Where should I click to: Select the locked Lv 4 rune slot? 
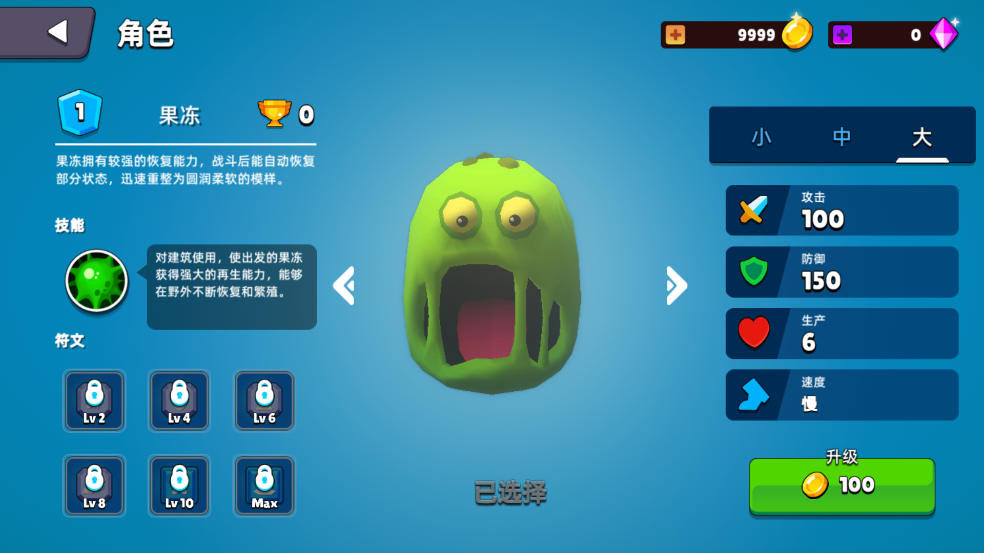pyautogui.click(x=179, y=401)
